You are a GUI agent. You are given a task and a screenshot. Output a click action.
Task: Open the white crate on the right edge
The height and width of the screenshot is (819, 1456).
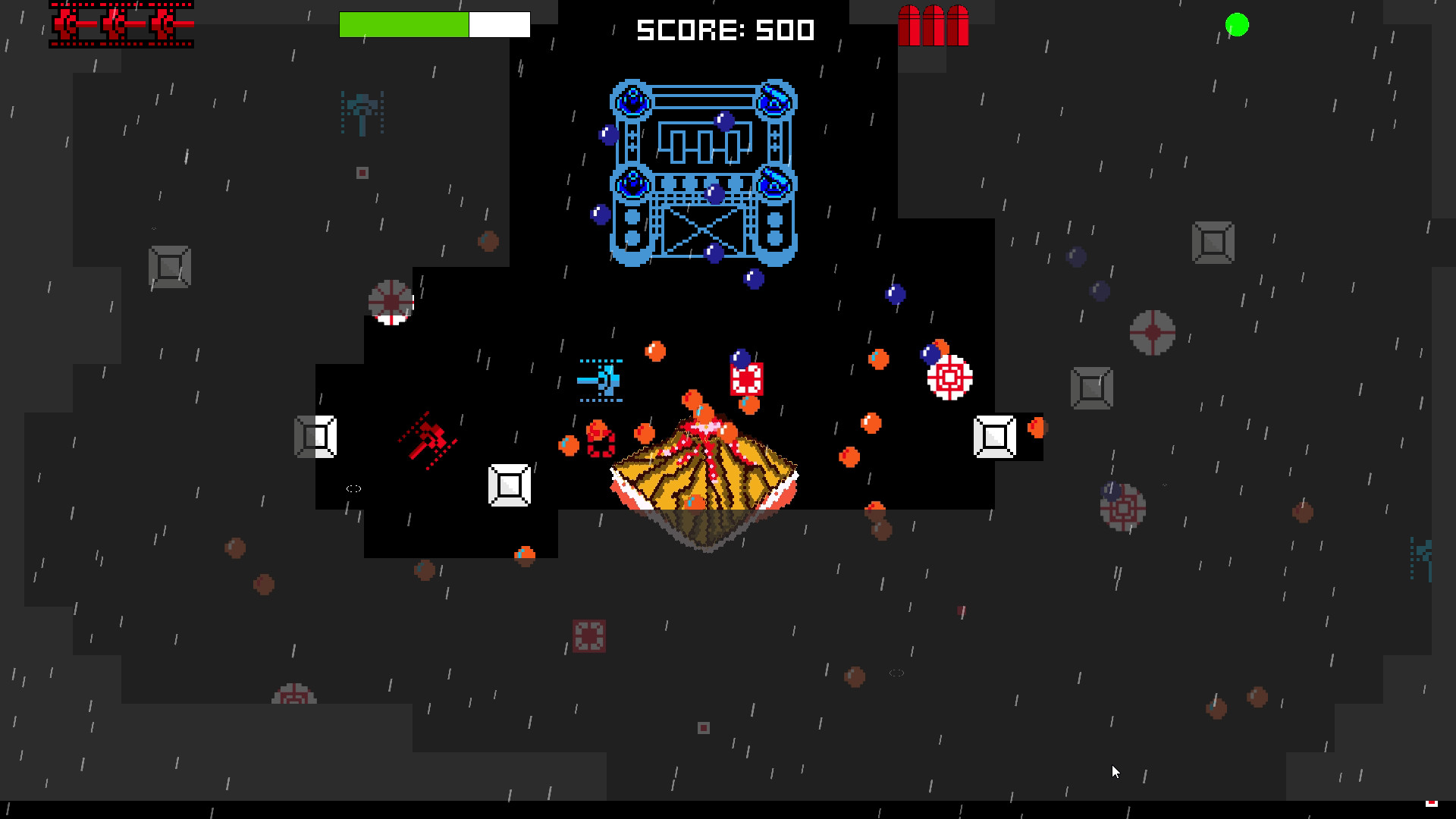click(994, 435)
